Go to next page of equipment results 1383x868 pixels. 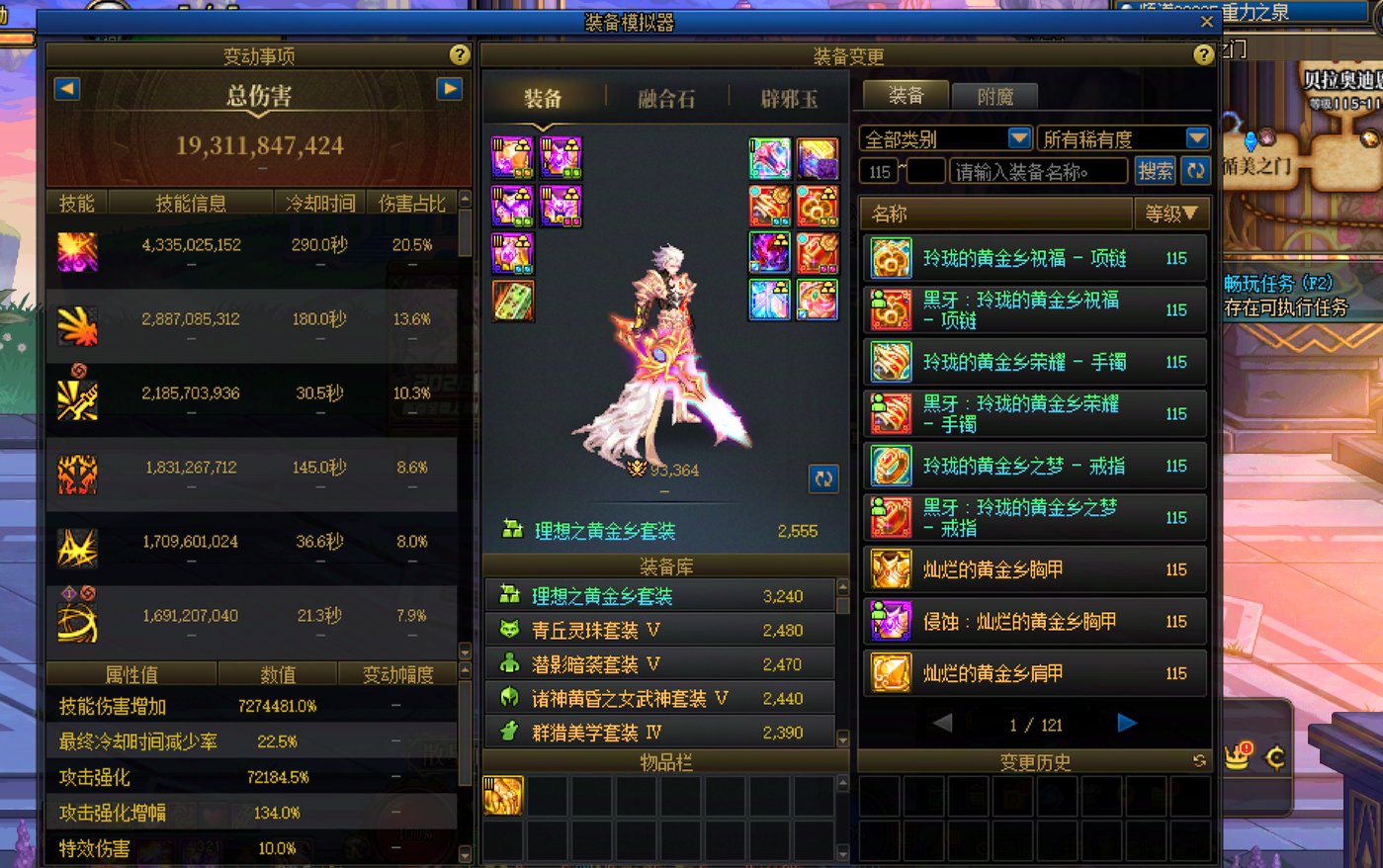click(x=1127, y=724)
